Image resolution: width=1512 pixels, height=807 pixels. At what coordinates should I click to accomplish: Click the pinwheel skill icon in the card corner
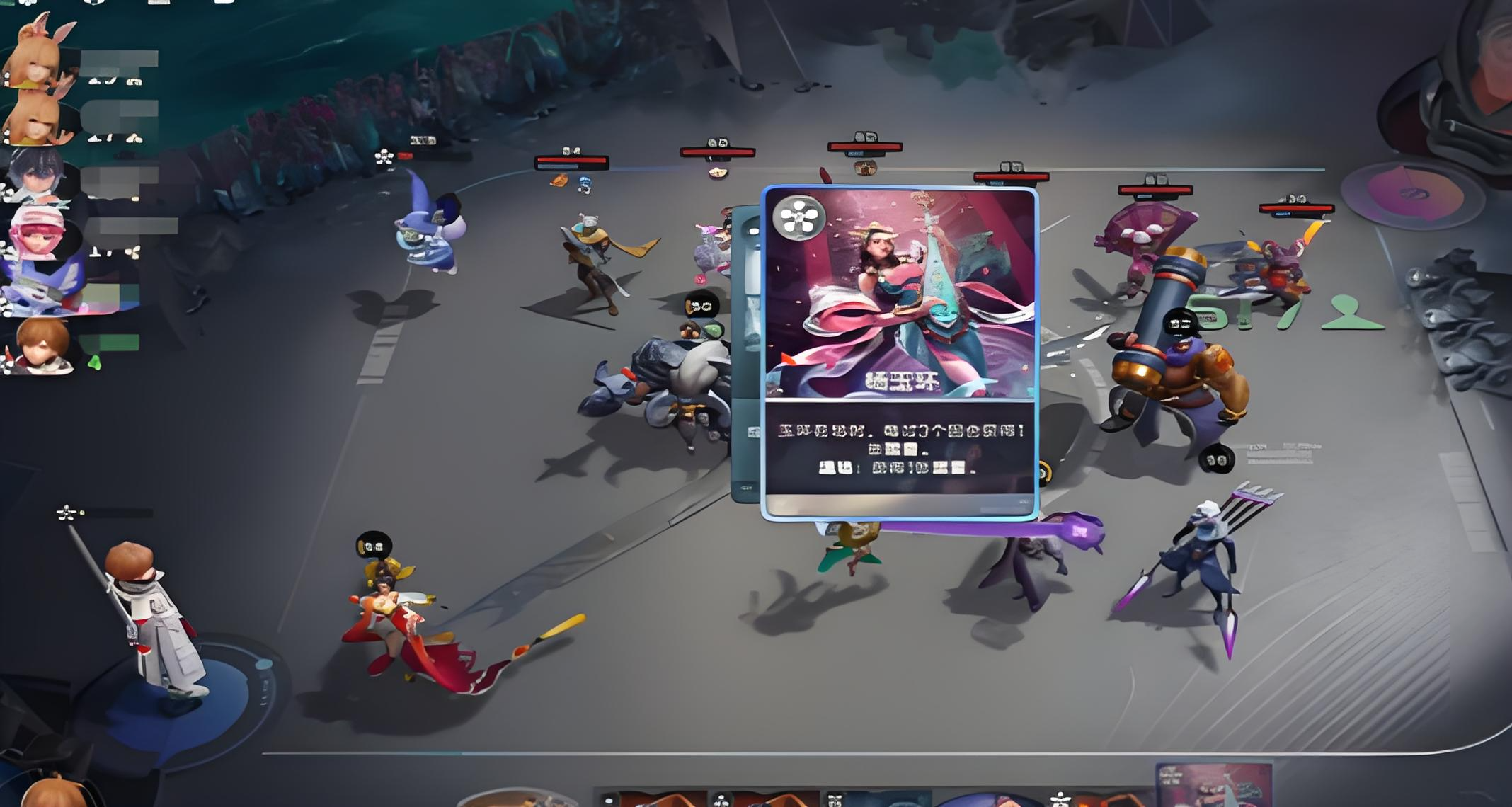pos(800,218)
